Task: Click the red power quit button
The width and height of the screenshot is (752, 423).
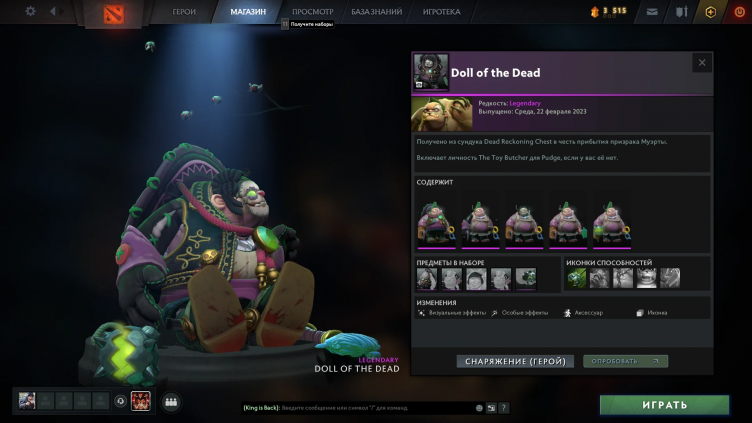Action: (x=738, y=12)
